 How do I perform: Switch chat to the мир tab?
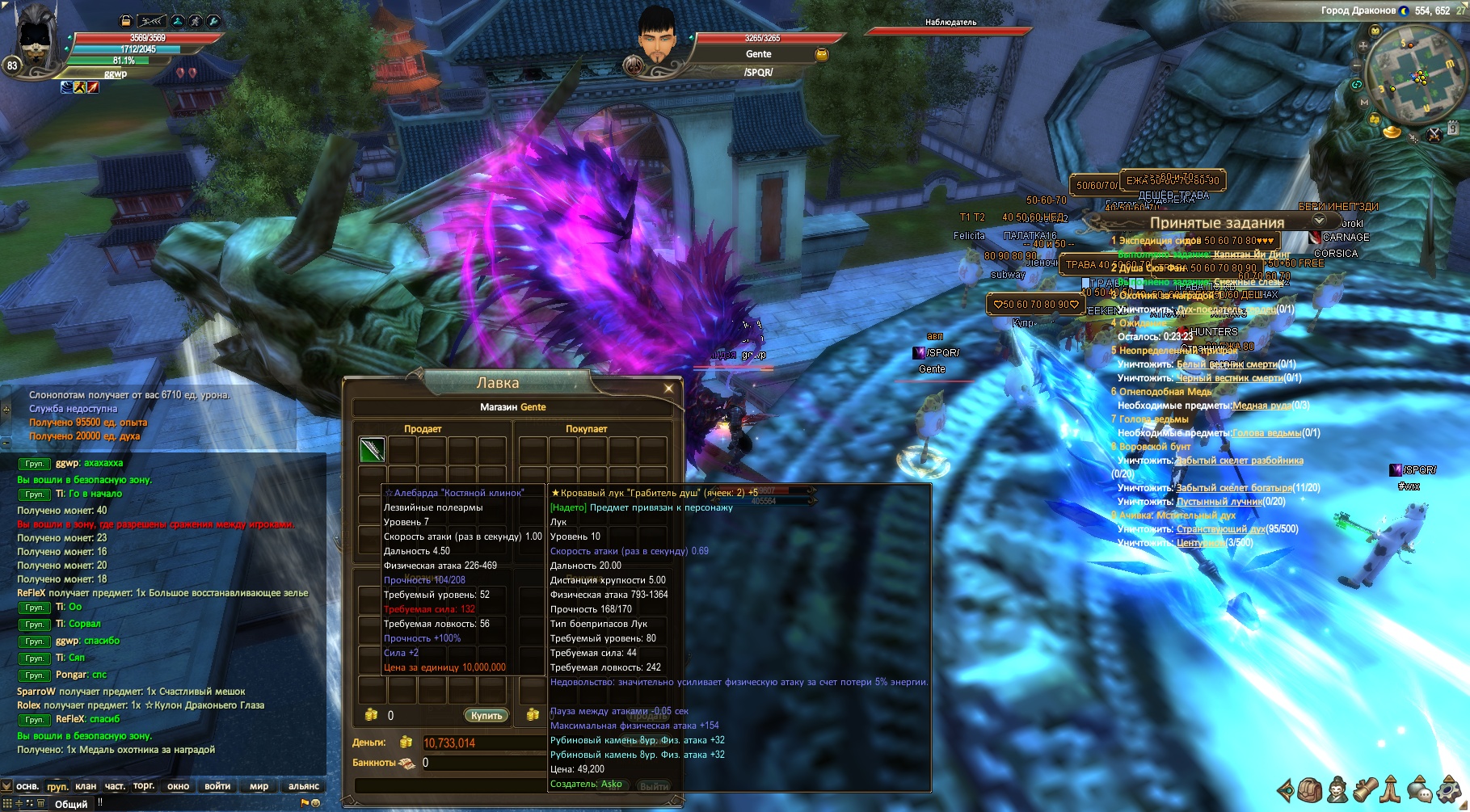click(259, 786)
